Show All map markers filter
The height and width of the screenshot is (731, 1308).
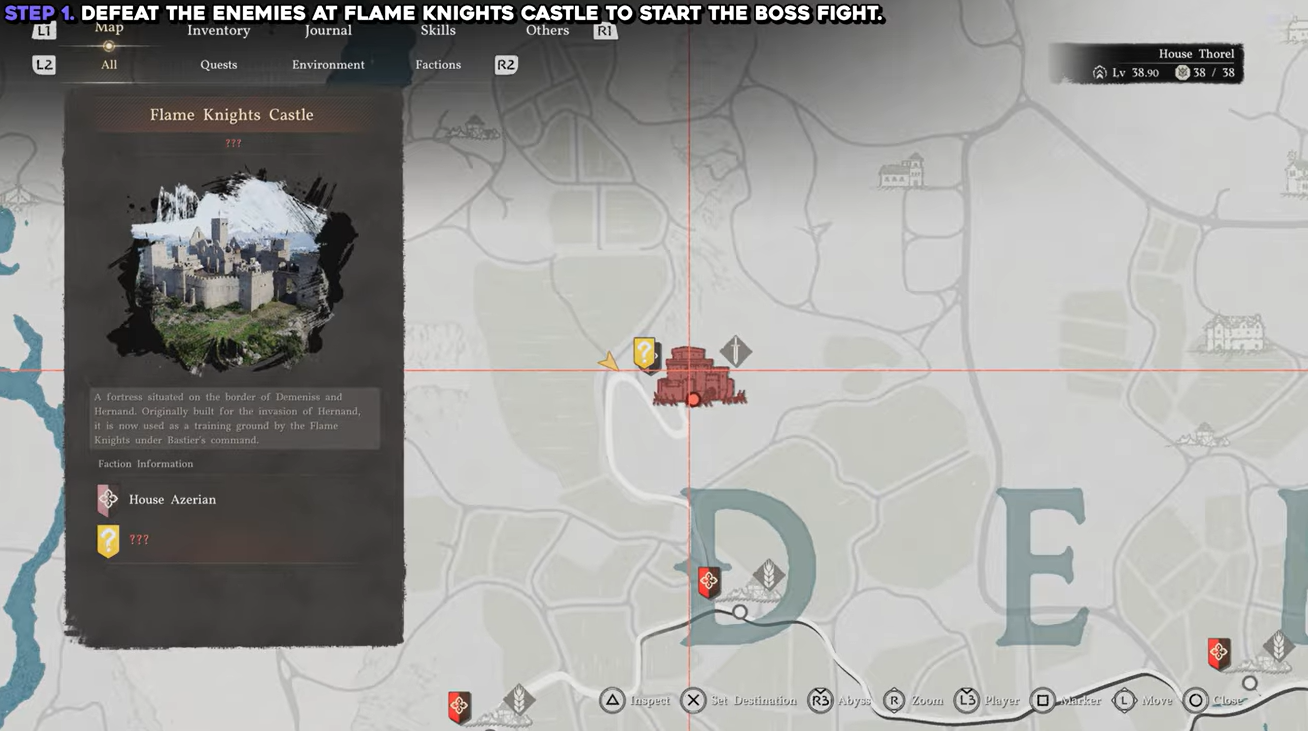click(x=109, y=65)
